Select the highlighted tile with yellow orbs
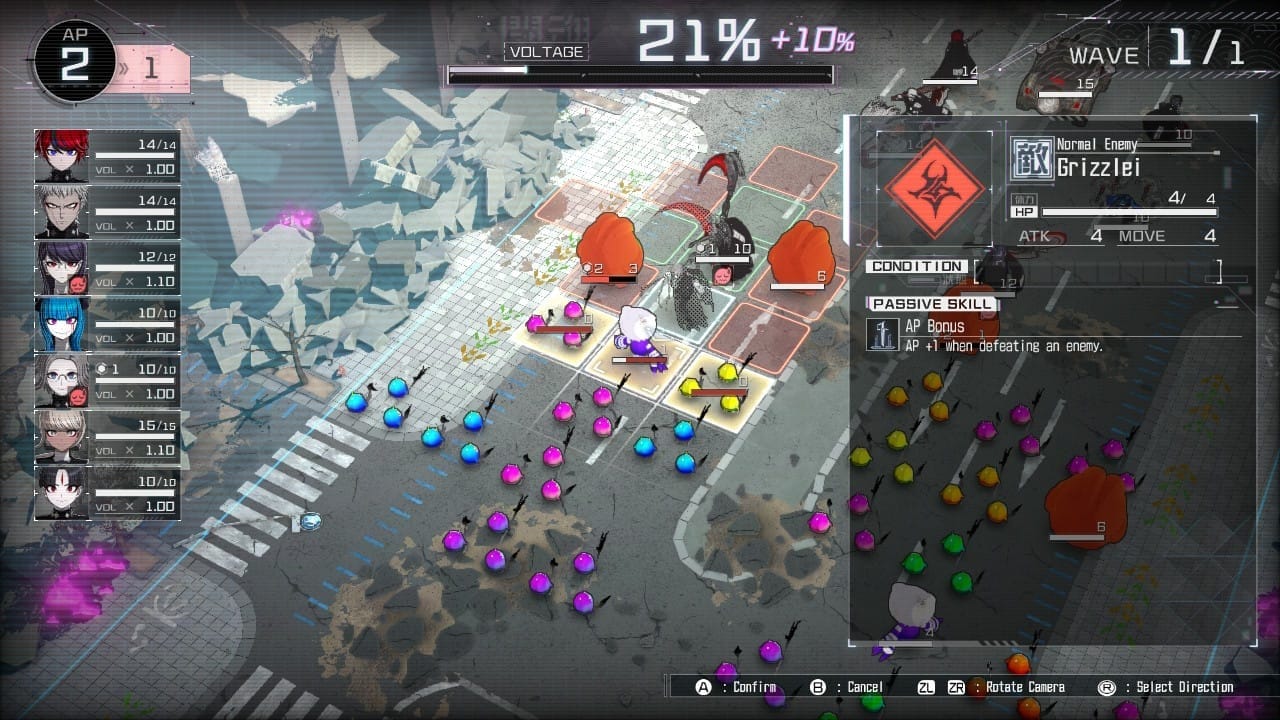Image resolution: width=1280 pixels, height=720 pixels. point(719,385)
